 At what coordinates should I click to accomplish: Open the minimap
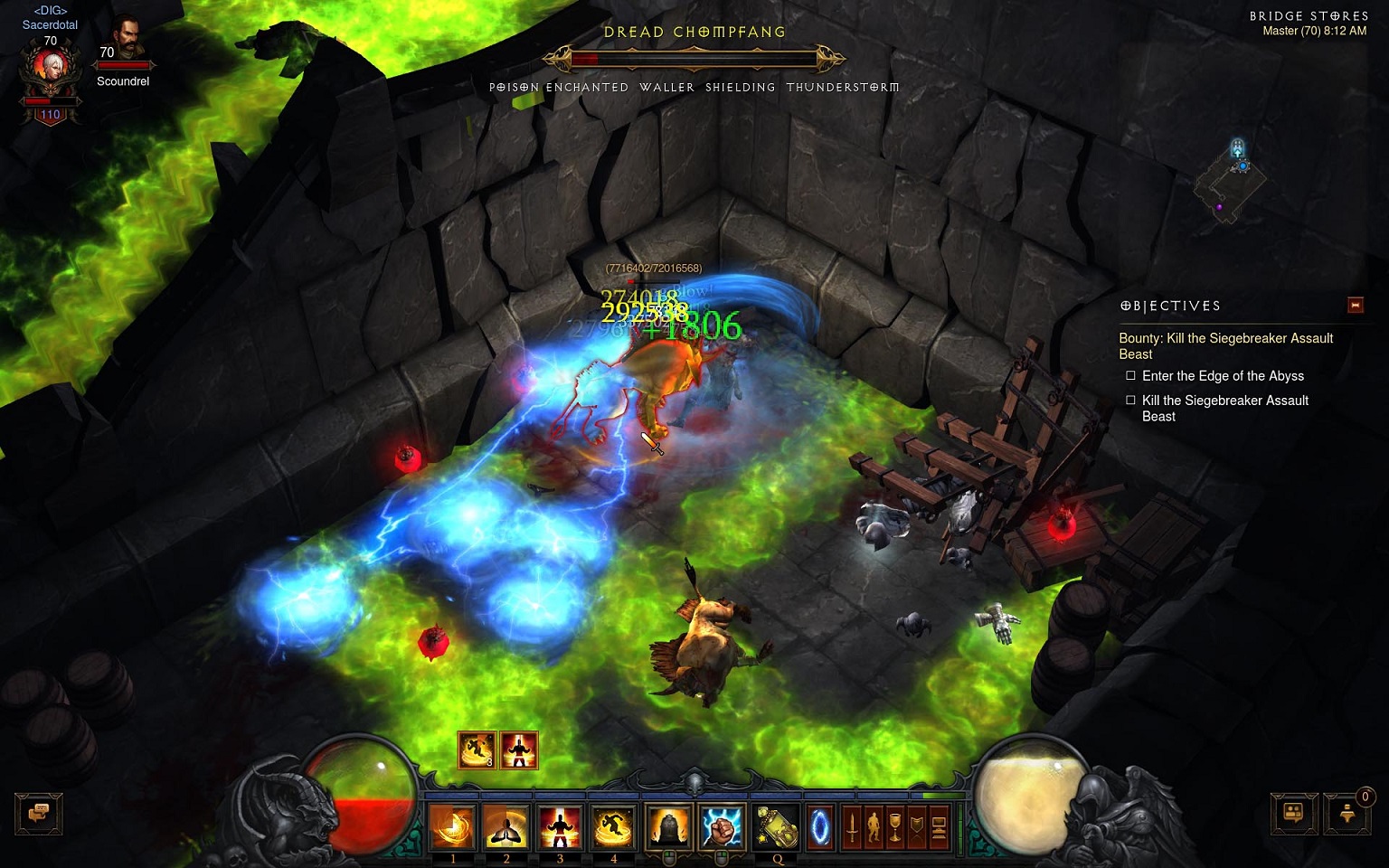coord(1230,181)
